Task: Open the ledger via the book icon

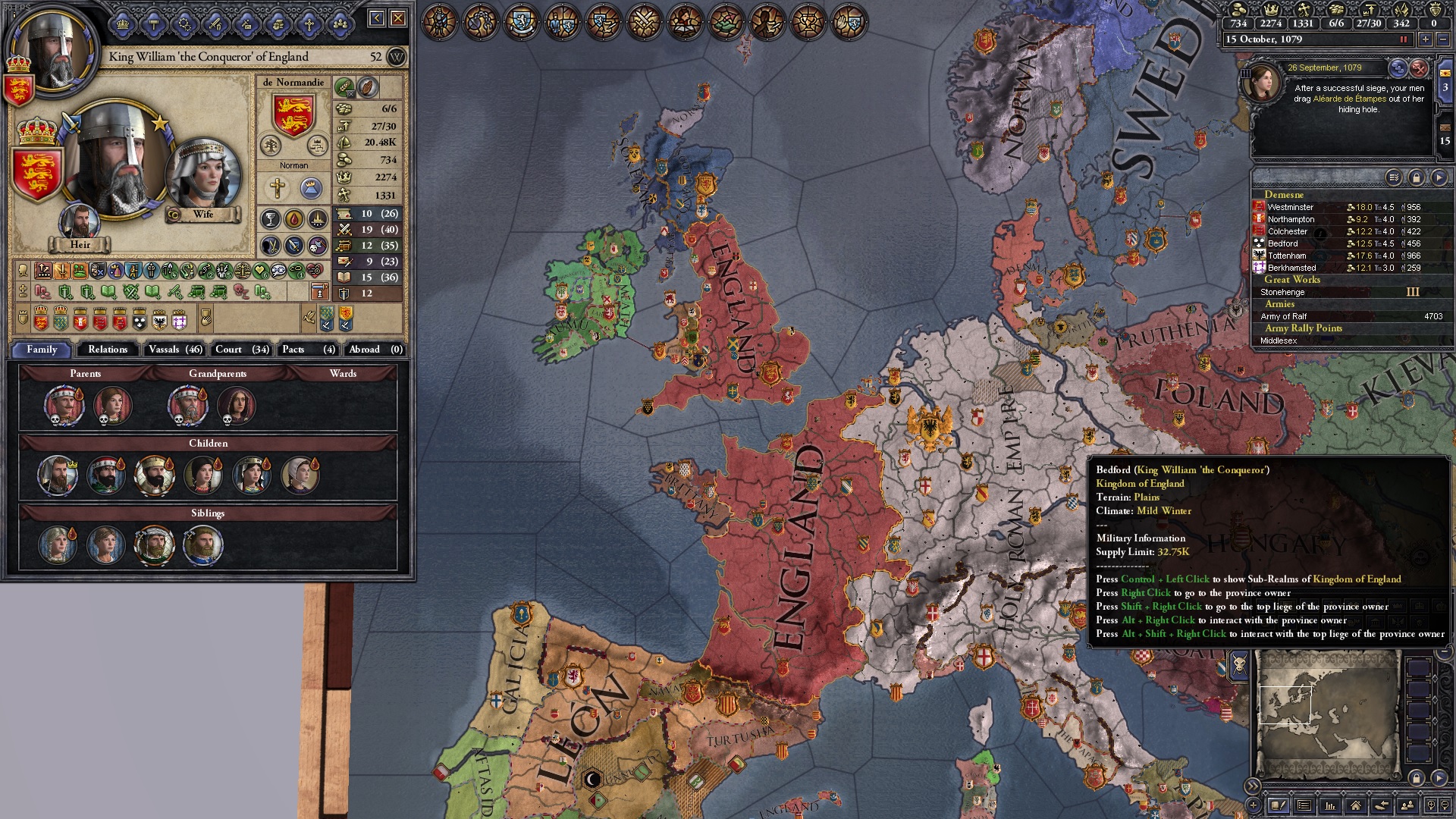Action: 1279,805
